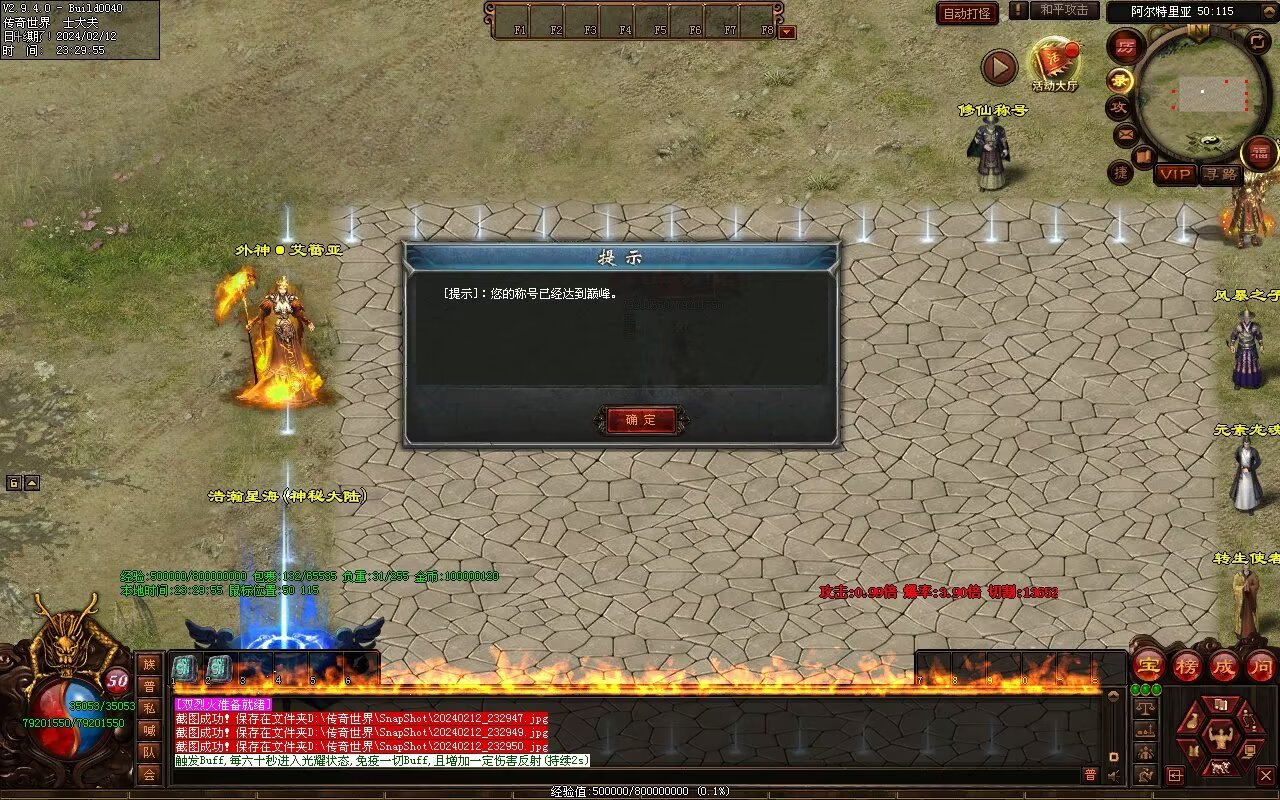Open the 宝 treasure shop button

tap(1149, 665)
